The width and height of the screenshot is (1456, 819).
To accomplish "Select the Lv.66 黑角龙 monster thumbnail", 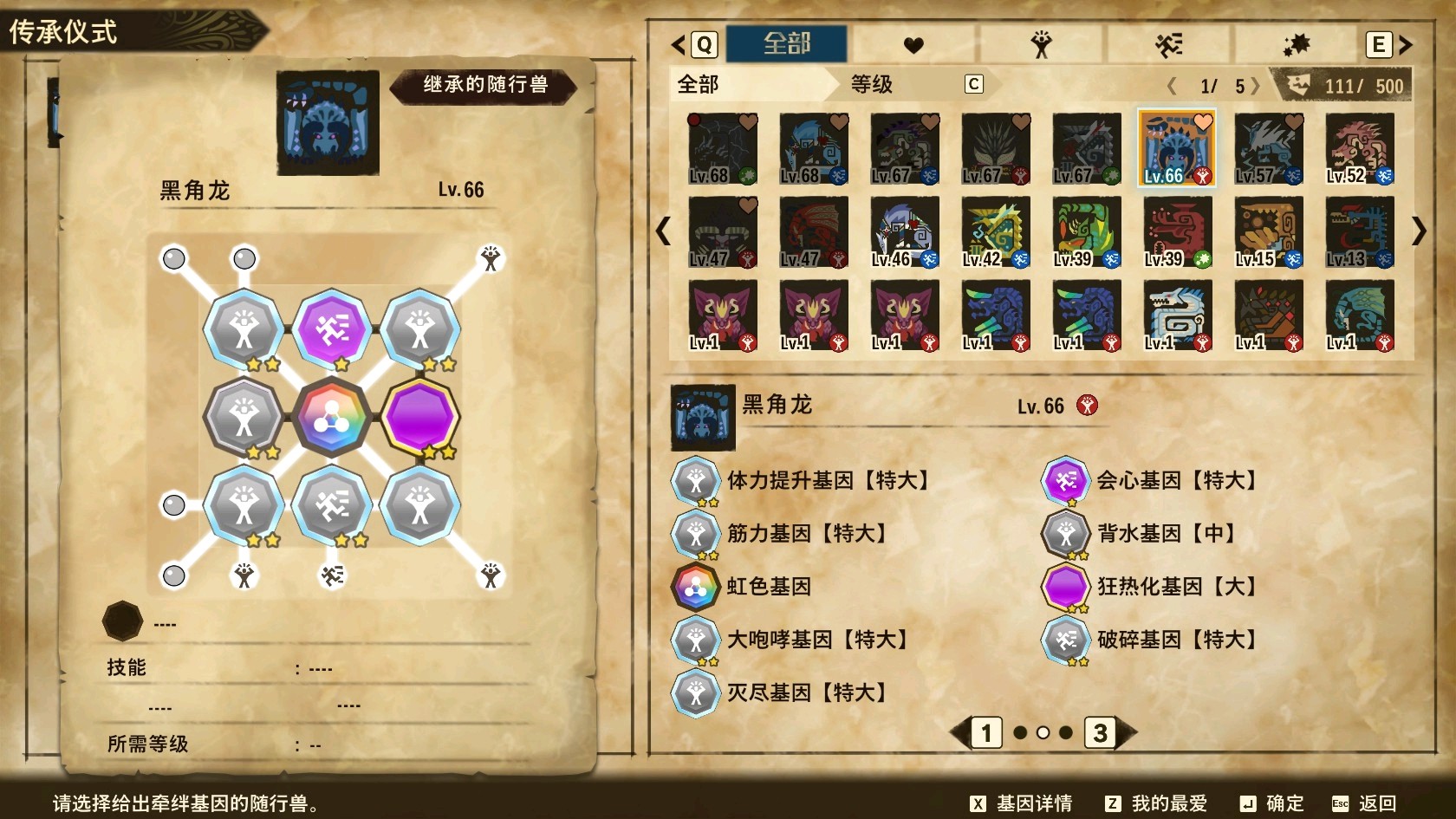I will (1176, 148).
